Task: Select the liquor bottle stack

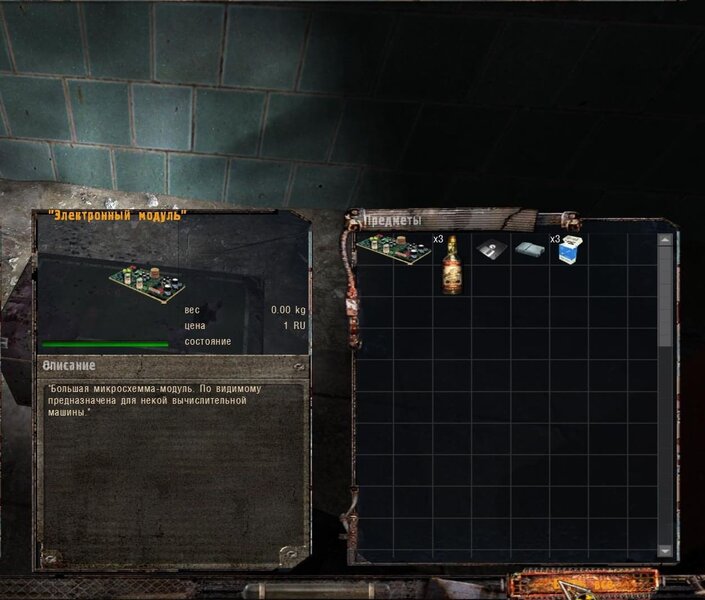Action: tap(451, 264)
